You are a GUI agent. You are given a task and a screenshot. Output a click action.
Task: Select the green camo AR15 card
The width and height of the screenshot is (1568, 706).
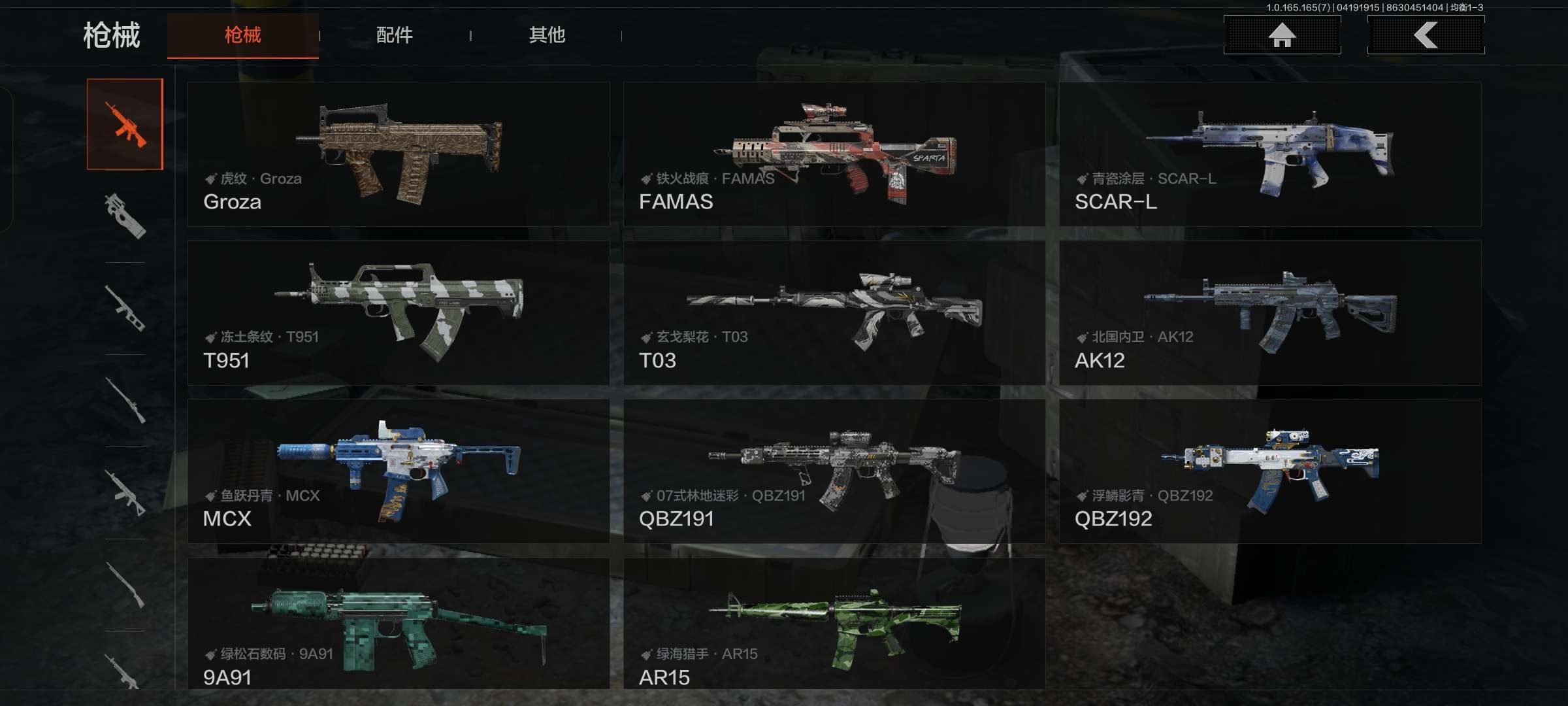coord(834,624)
